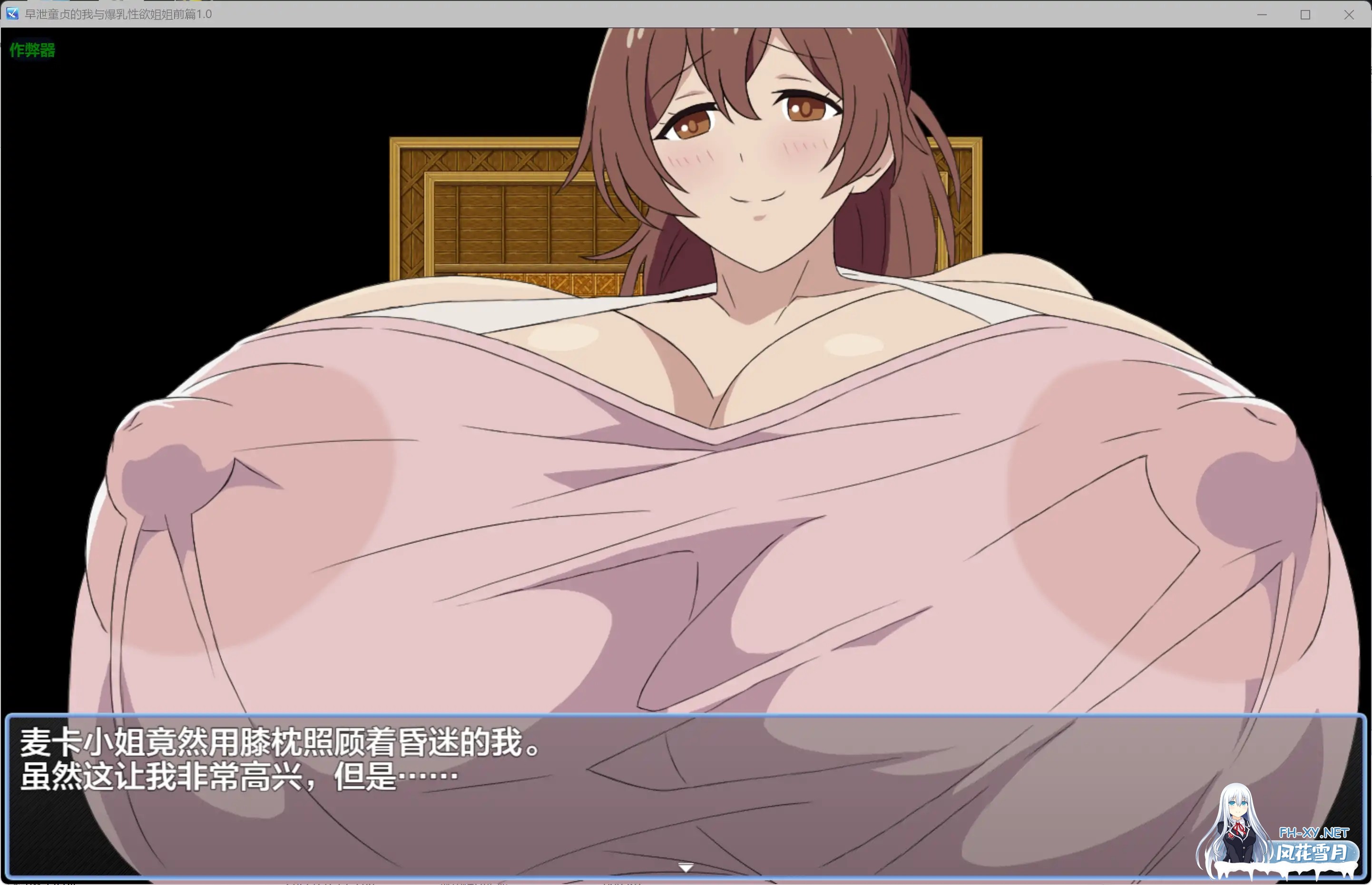1372x885 pixels.
Task: Click the green 作弊器 label
Action: tap(31, 50)
